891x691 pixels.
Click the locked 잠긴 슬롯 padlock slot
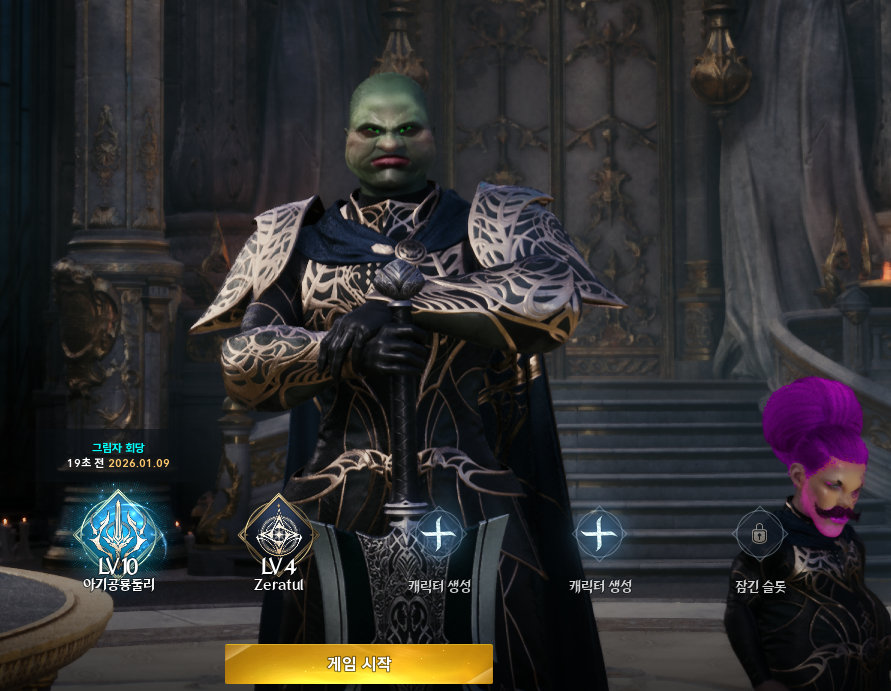pos(758,535)
